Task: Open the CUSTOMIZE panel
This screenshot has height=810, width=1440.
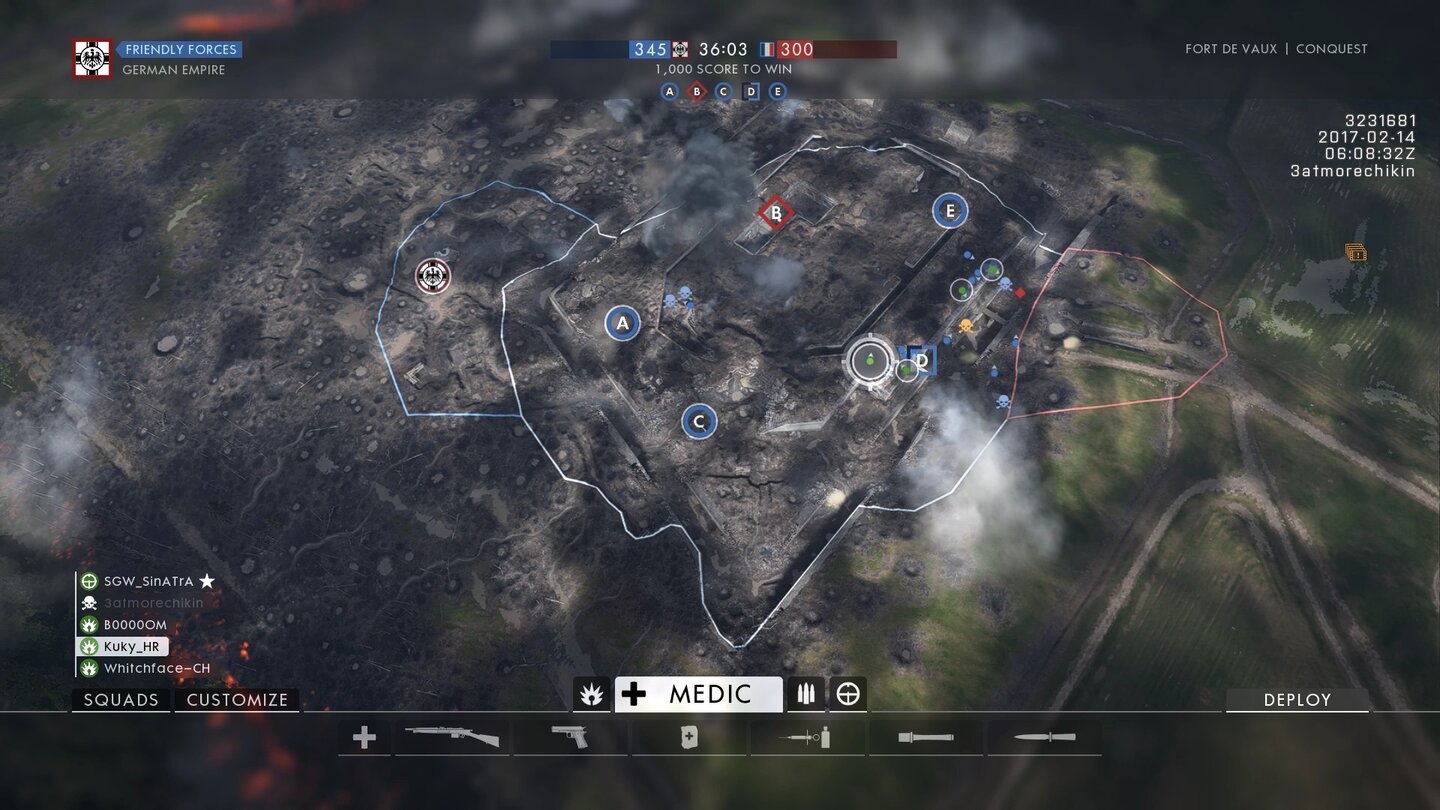Action: (237, 699)
